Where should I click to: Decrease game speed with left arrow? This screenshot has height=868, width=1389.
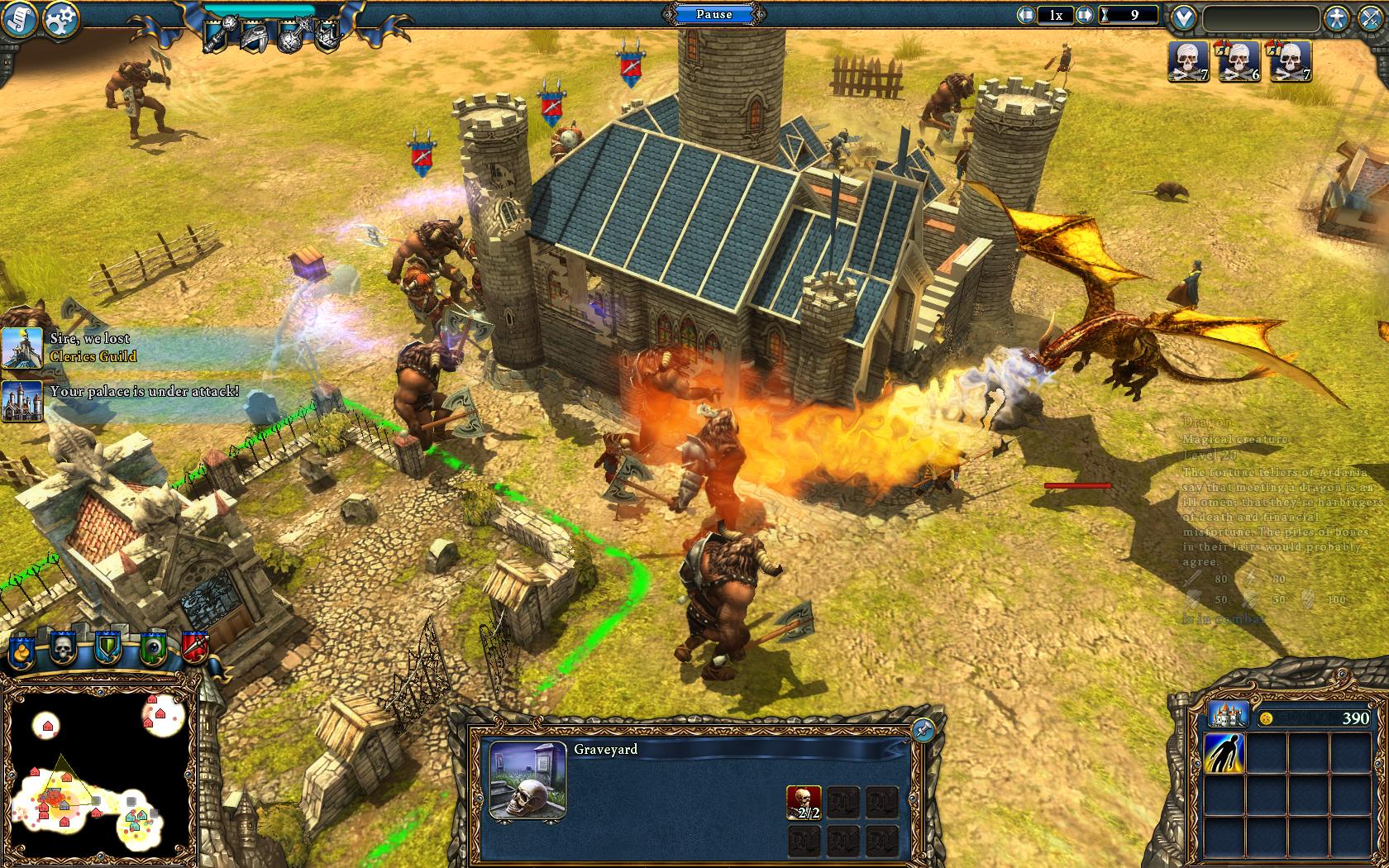point(1026,15)
